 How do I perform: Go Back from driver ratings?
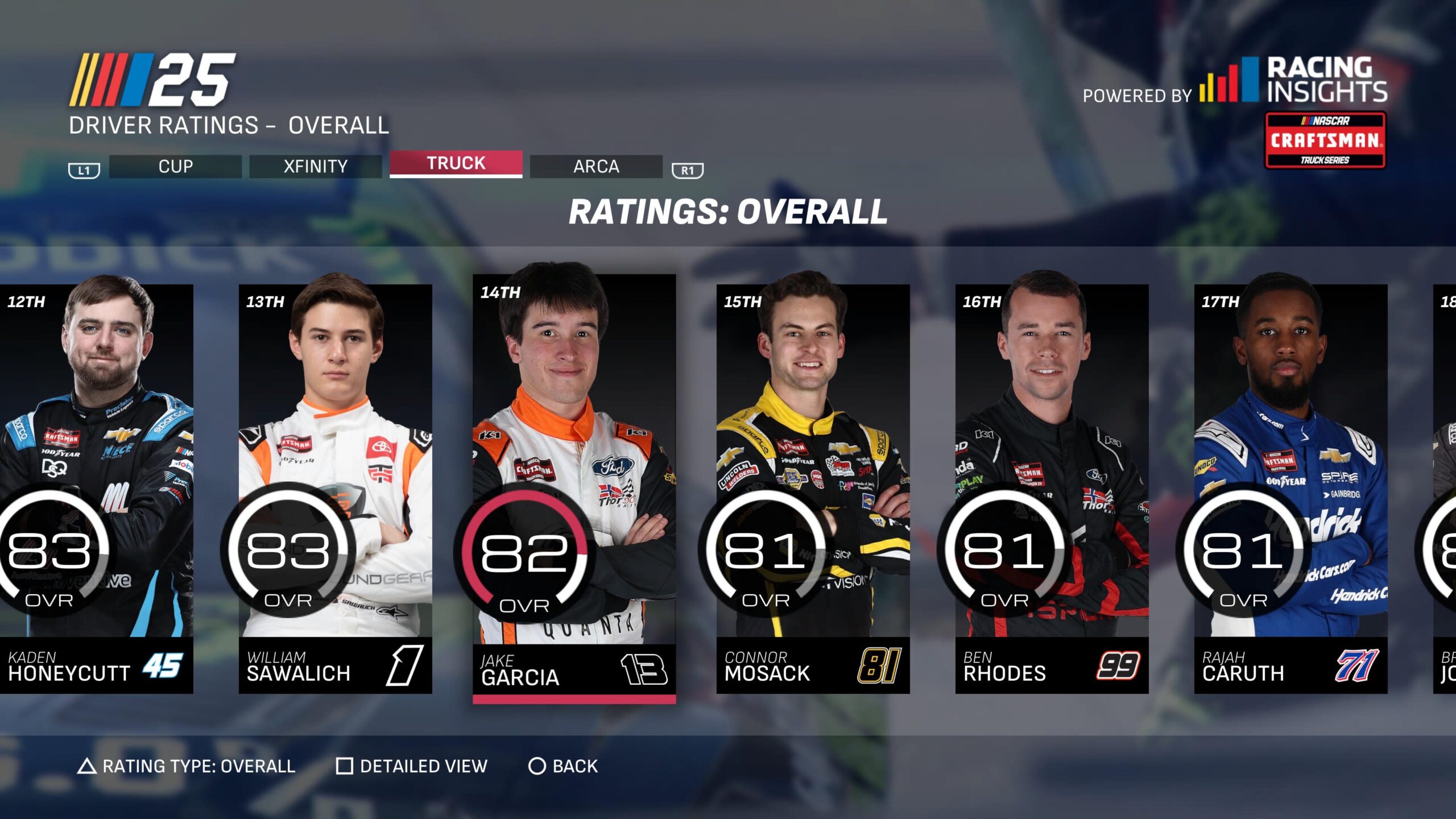[564, 766]
